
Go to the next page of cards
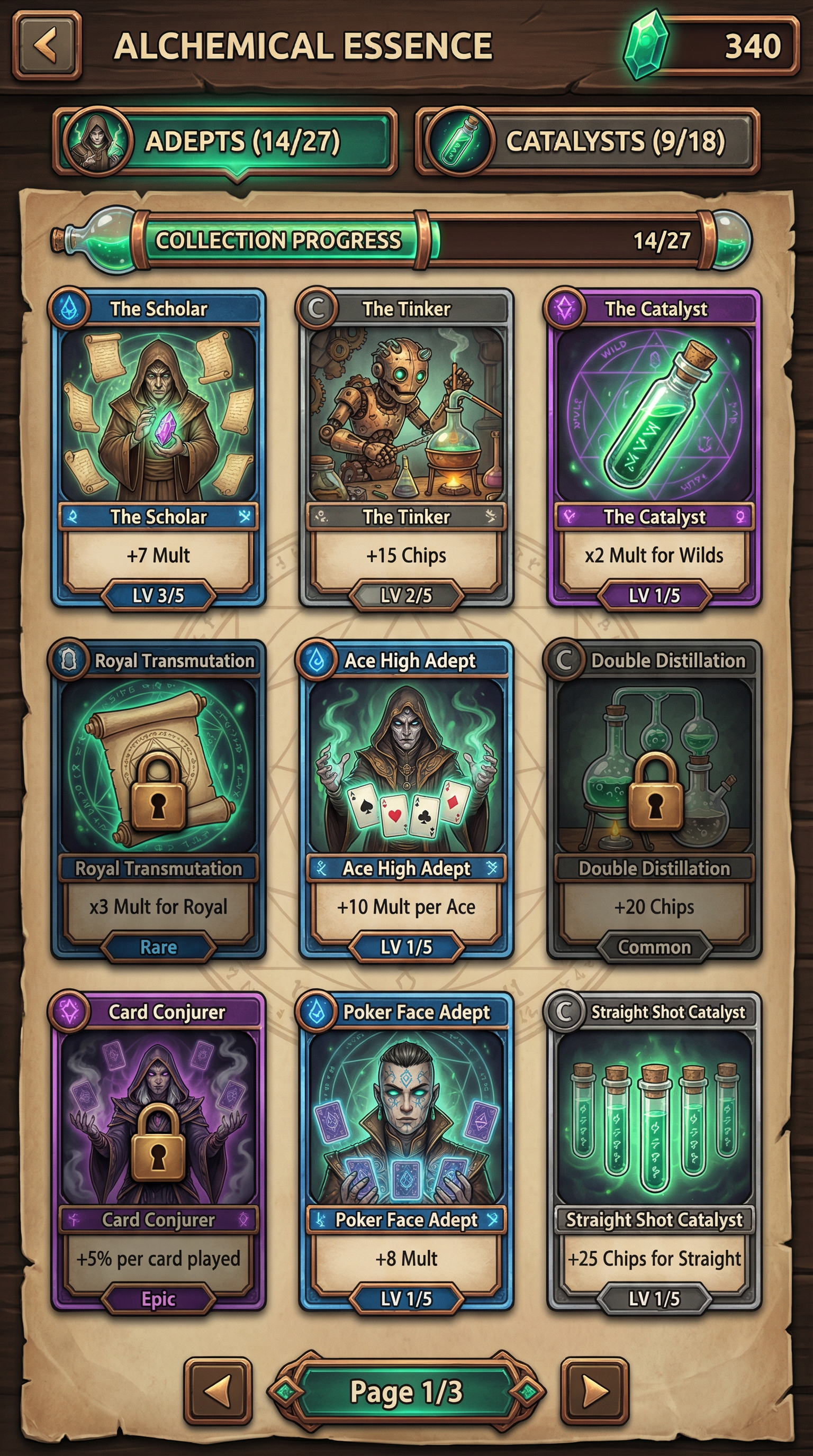(594, 1391)
